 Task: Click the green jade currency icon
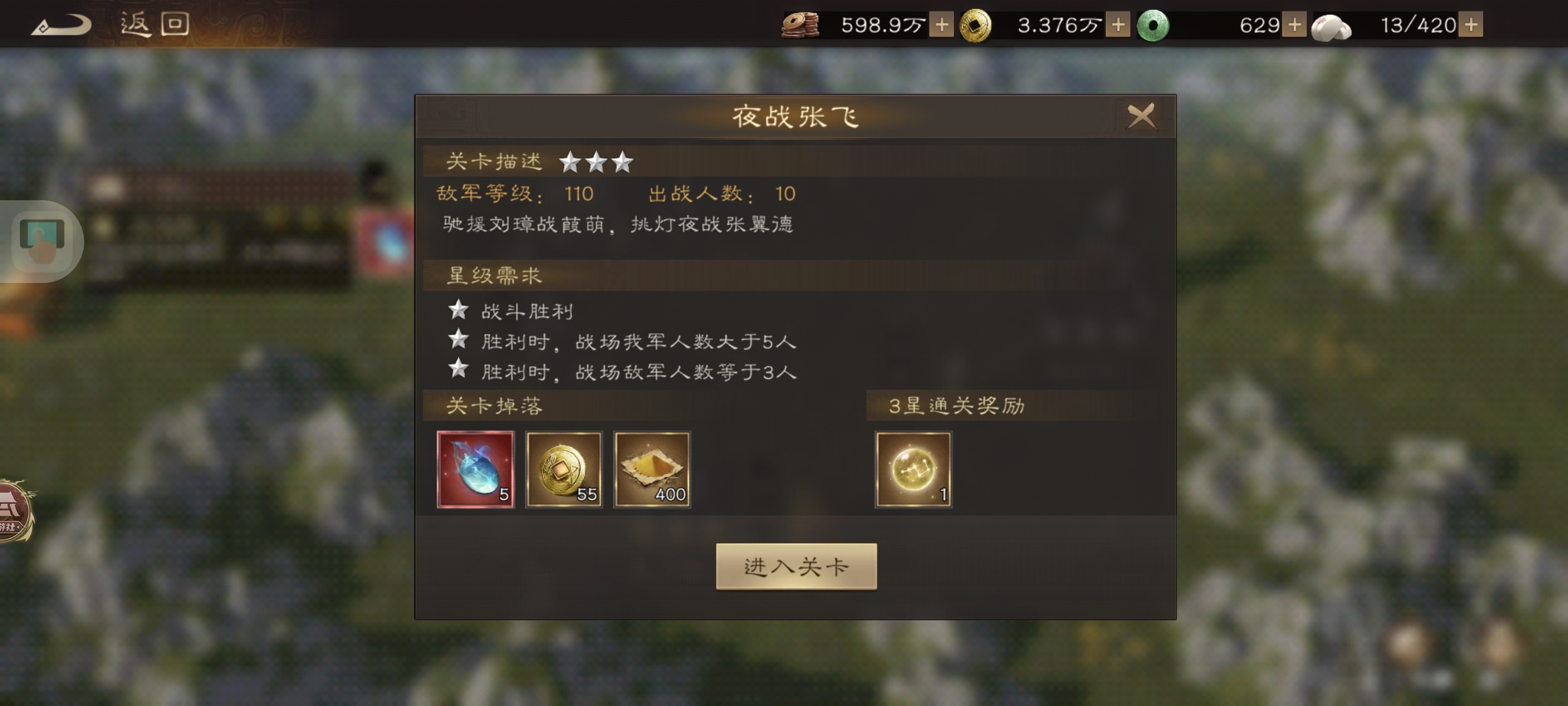[x=1154, y=26]
